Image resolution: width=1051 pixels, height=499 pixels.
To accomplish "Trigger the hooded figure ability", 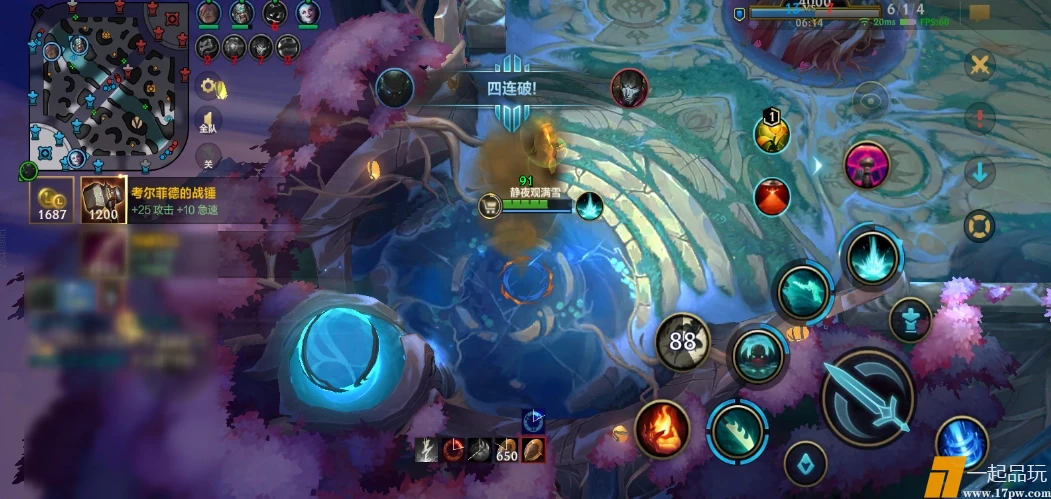I will (x=757, y=355).
